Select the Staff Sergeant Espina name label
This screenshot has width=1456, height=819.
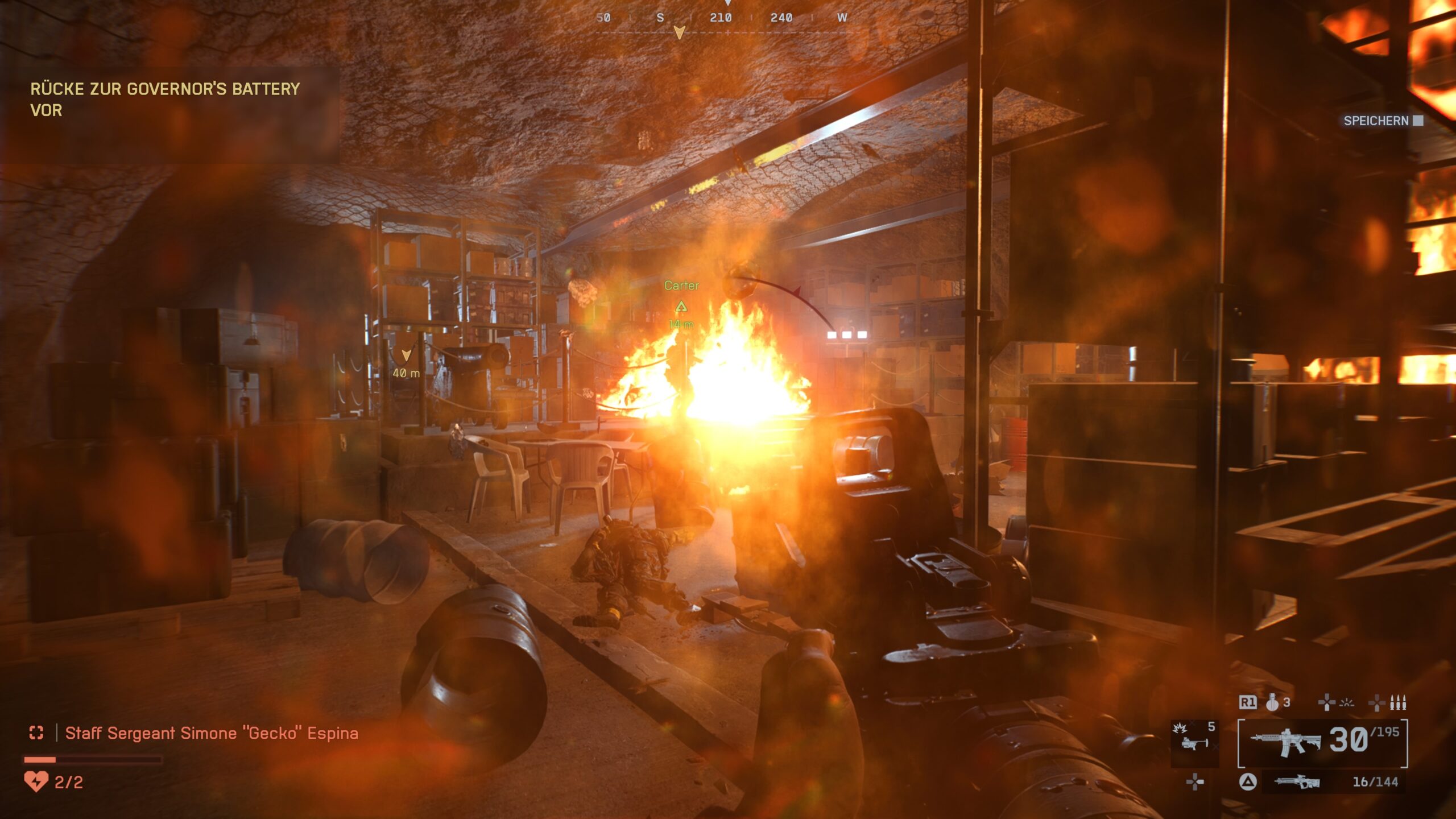point(212,733)
